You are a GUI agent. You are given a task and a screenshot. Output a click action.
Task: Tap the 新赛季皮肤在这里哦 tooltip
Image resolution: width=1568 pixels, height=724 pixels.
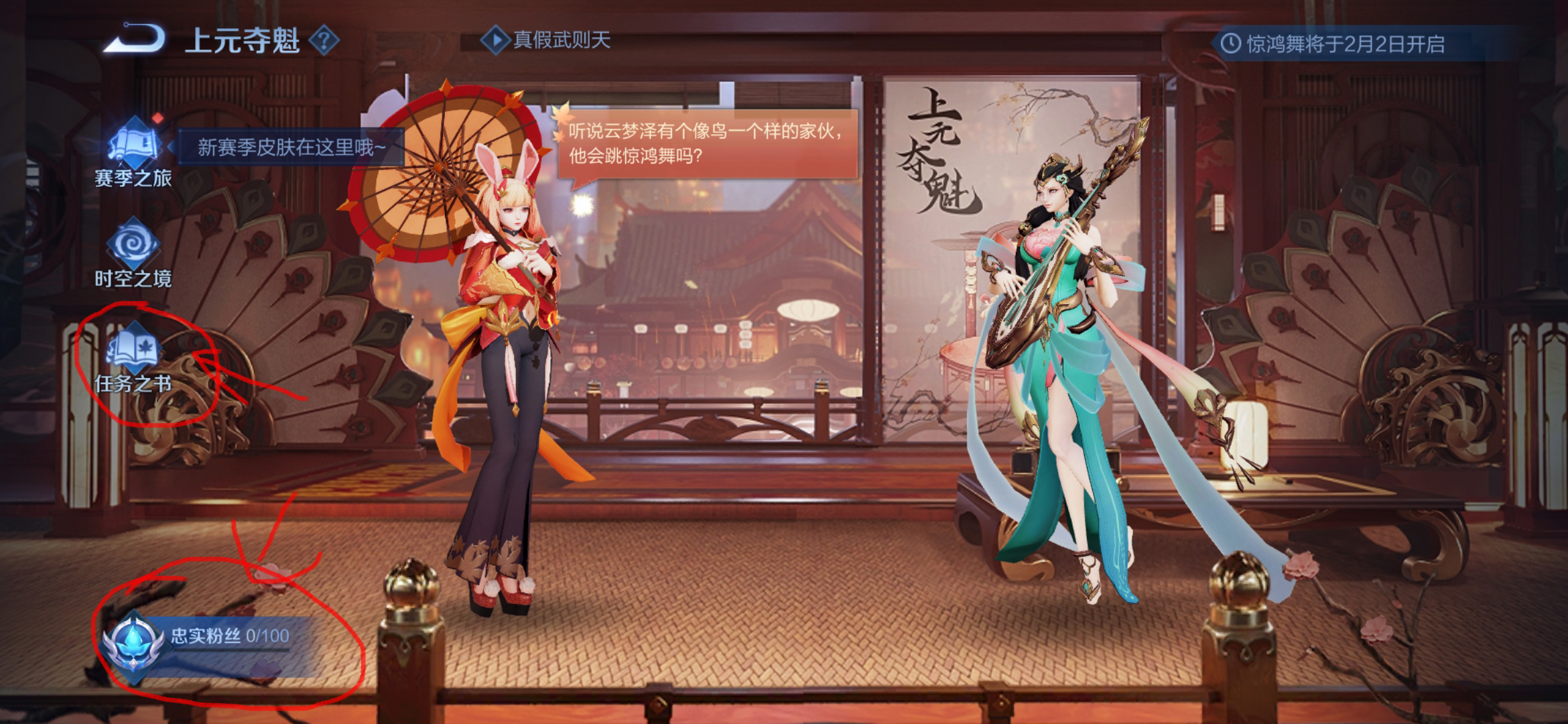point(290,147)
